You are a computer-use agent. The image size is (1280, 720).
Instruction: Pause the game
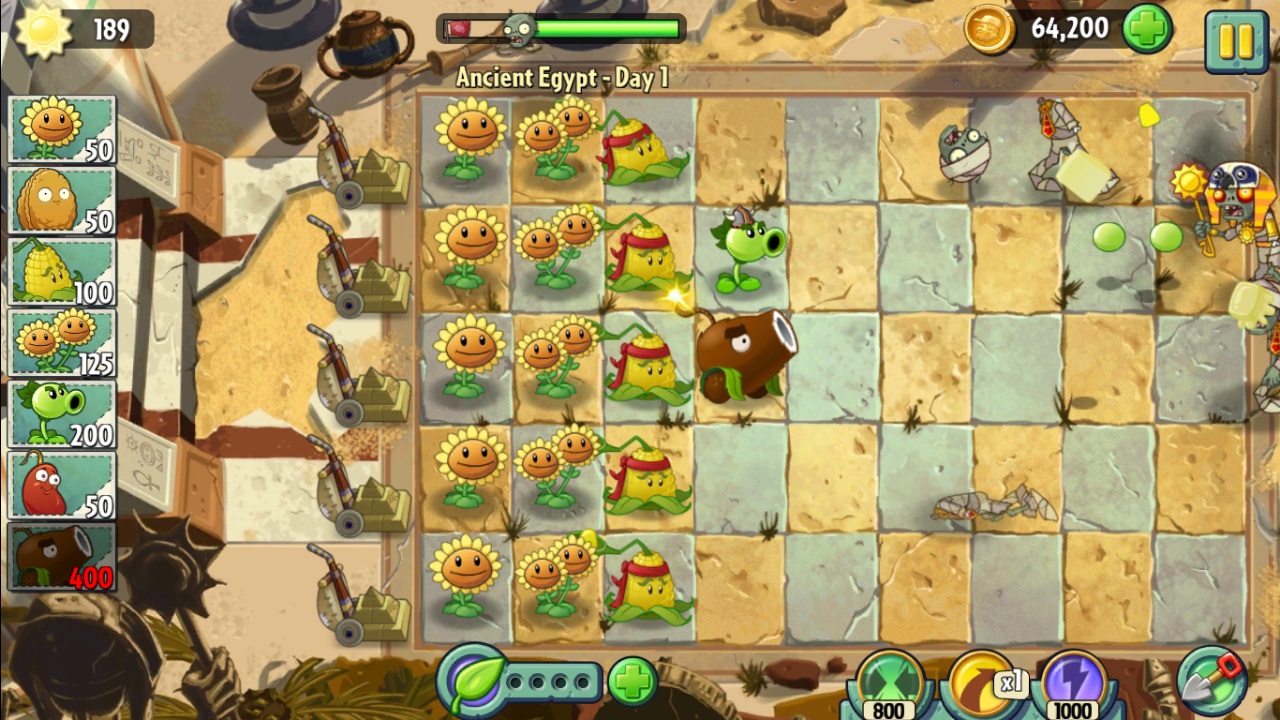(x=1236, y=40)
